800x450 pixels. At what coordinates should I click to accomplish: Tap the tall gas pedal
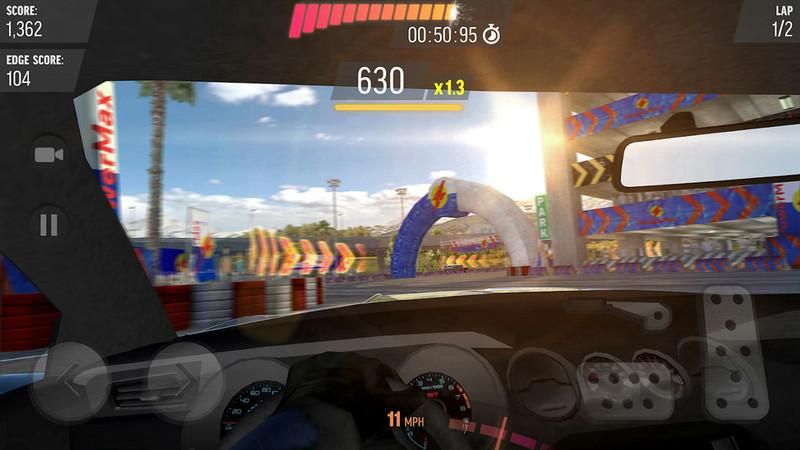pyautogui.click(x=735, y=351)
